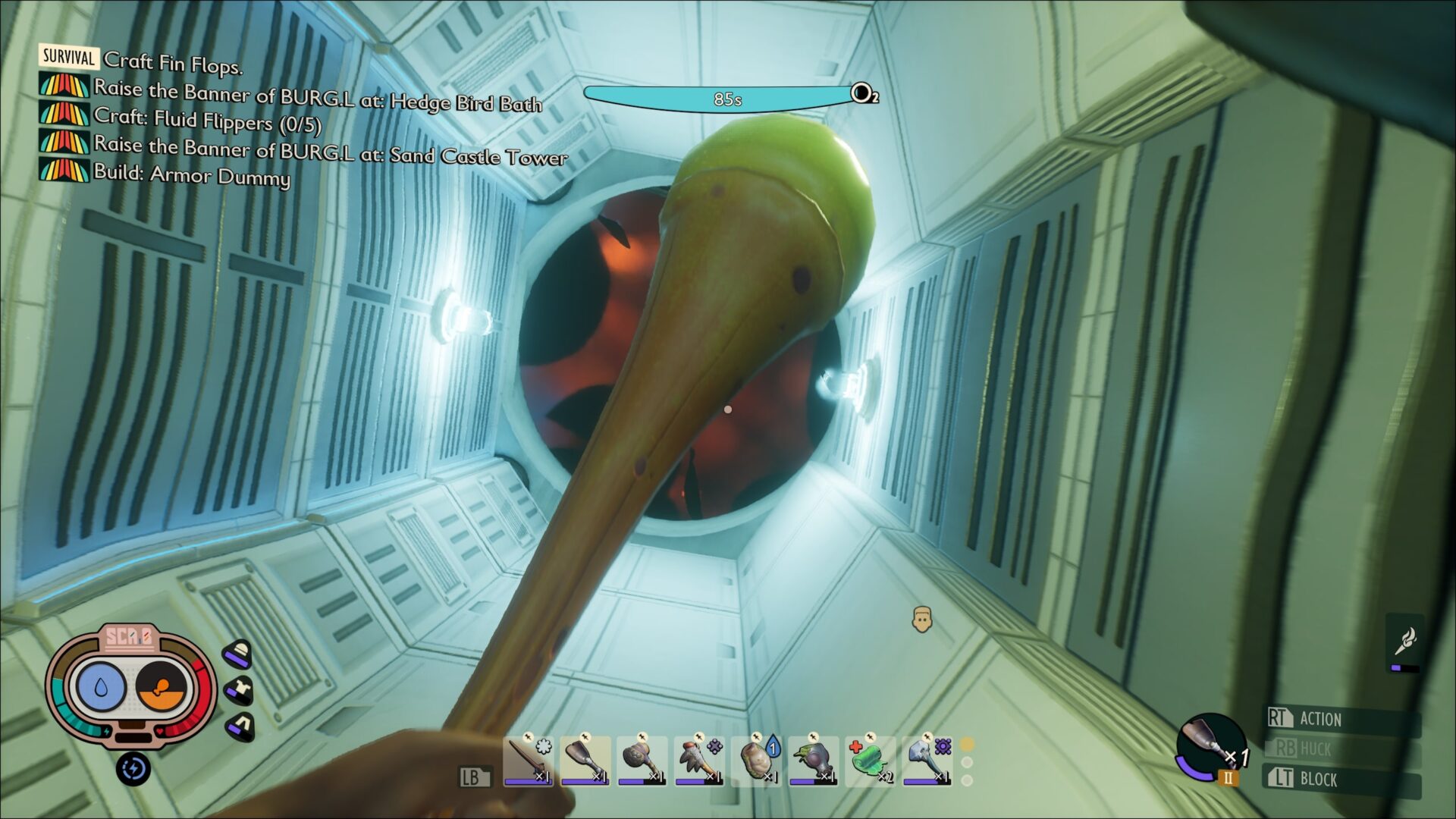Screen dimensions: 1456x819
Task: Select the highlighted club hotbar slot
Action: (x=585, y=759)
